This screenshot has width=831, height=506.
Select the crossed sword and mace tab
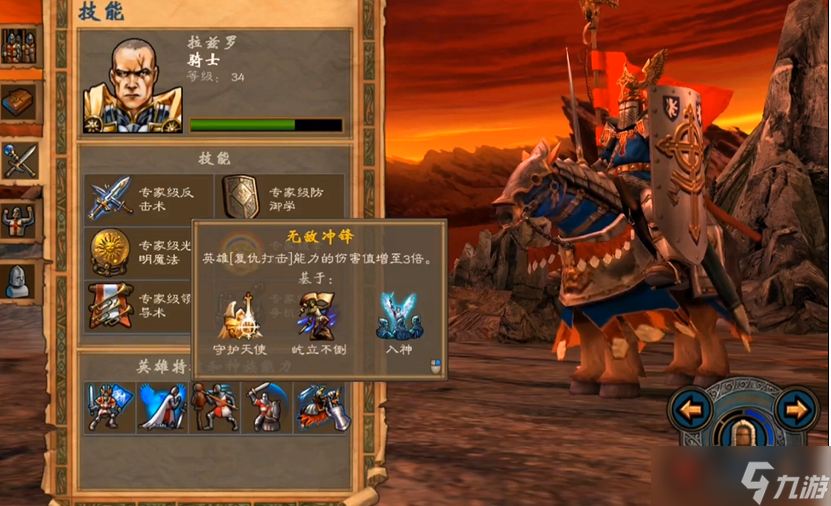tap(19, 160)
